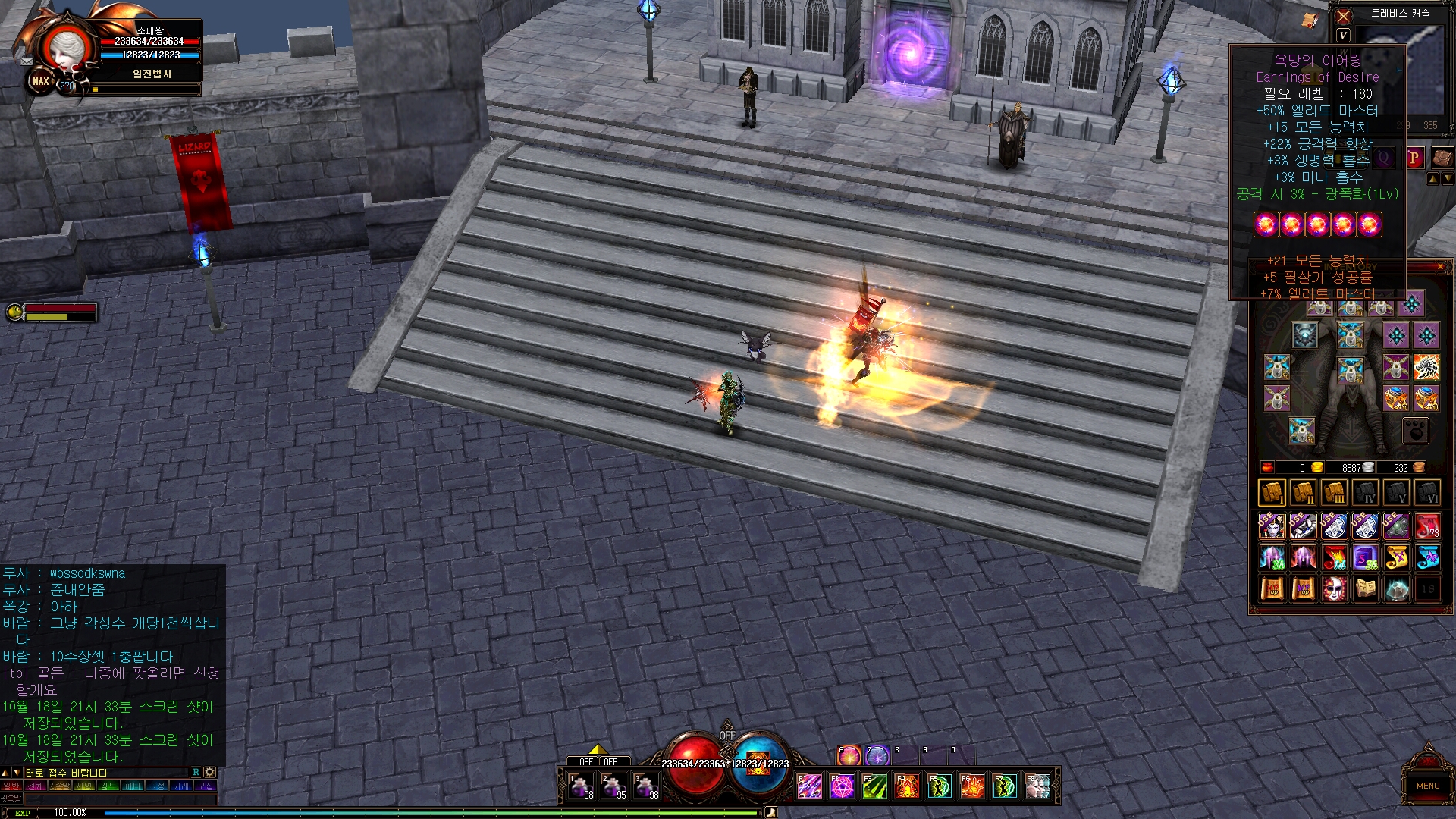This screenshot has height=819, width=1456.
Task: Open the MENU button
Action: [1427, 786]
